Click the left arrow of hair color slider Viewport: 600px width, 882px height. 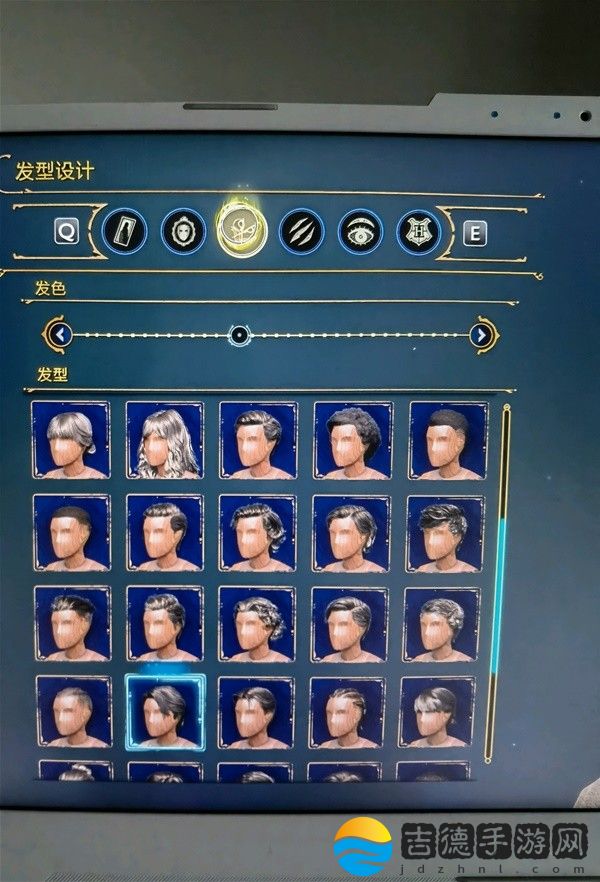pyautogui.click(x=62, y=334)
